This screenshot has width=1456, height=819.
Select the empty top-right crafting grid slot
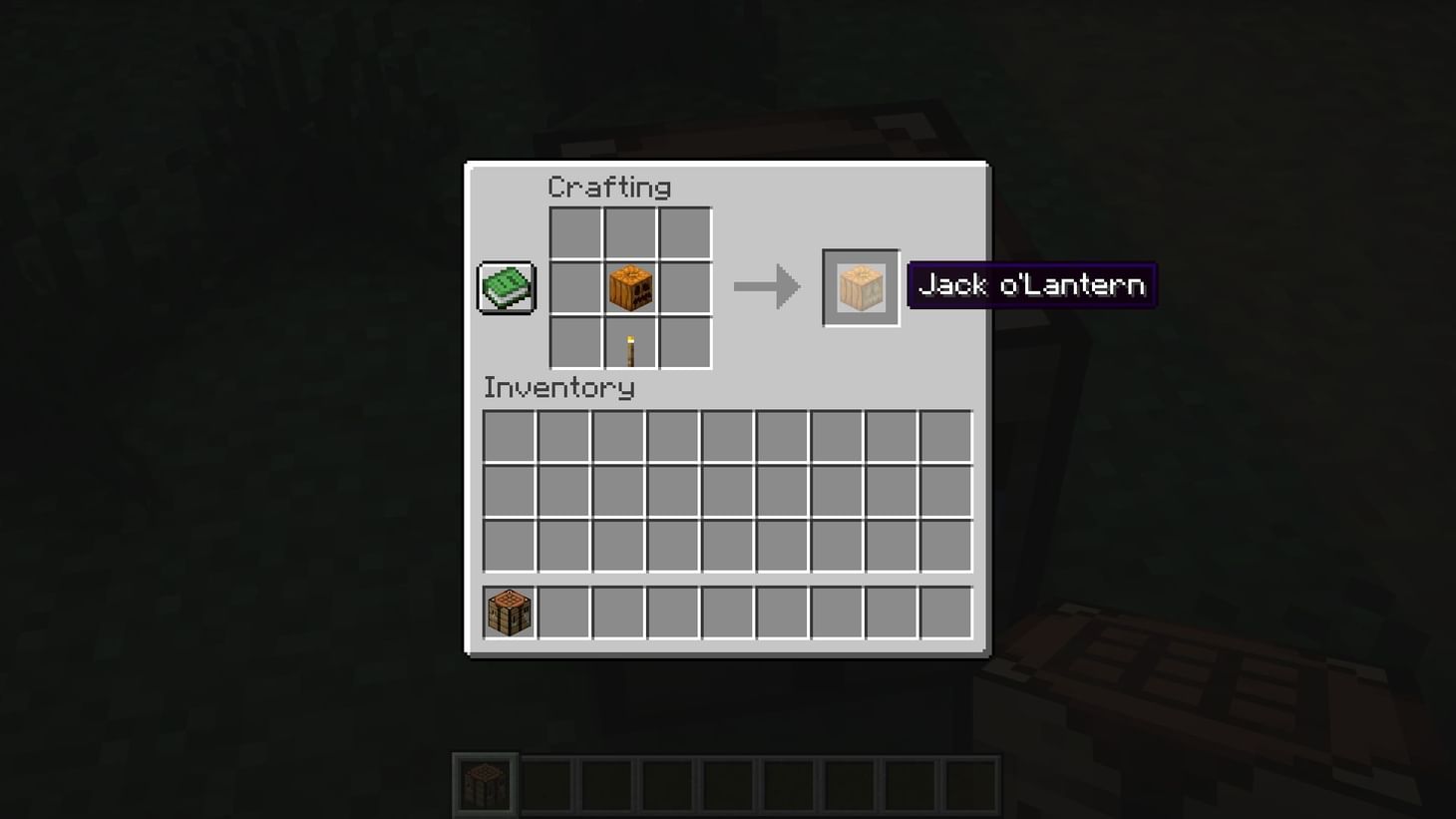point(686,230)
